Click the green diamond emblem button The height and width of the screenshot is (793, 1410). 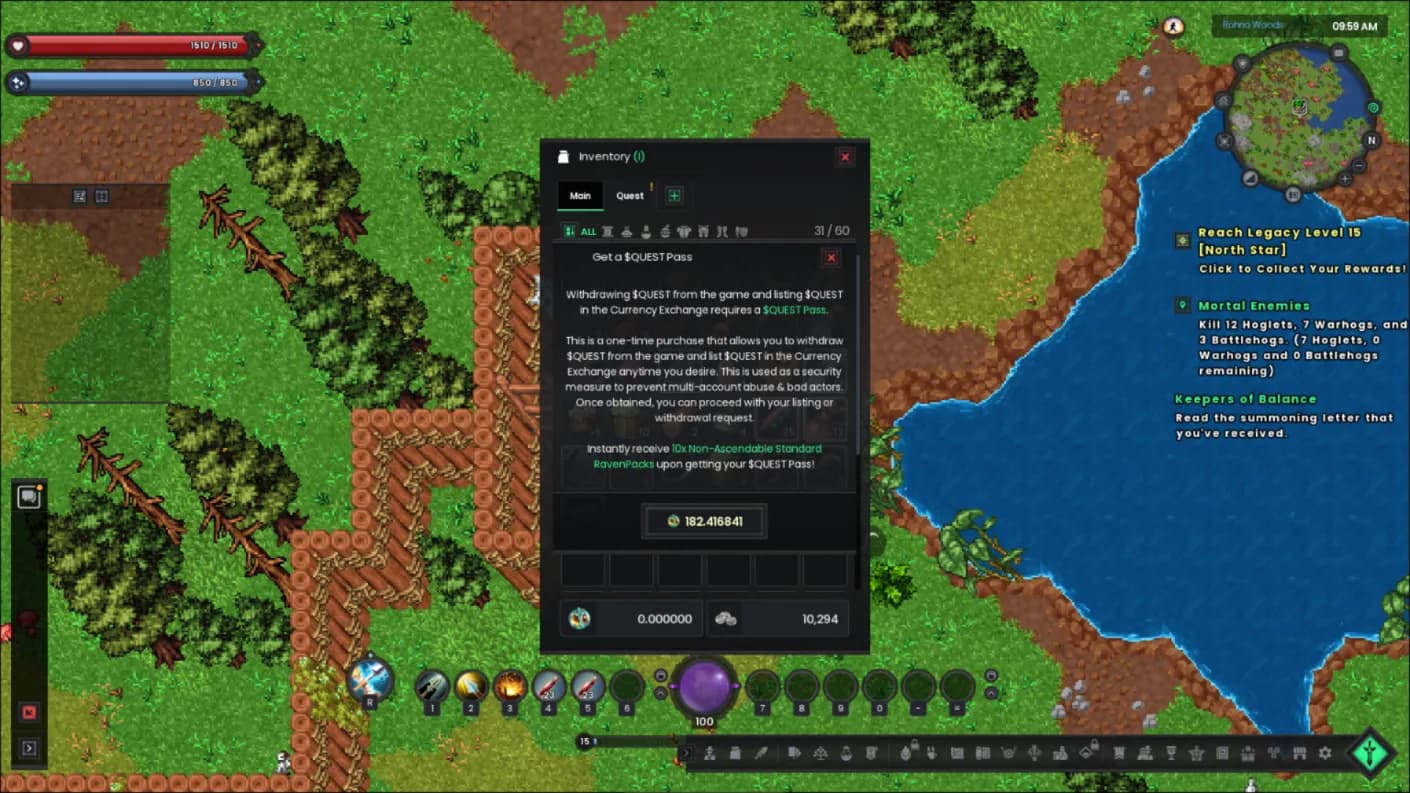(1371, 754)
